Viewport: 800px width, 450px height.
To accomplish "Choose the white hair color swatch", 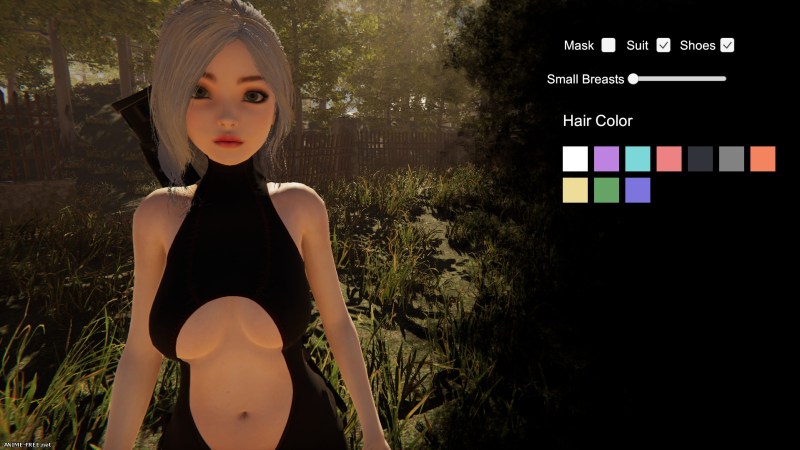I will point(575,159).
